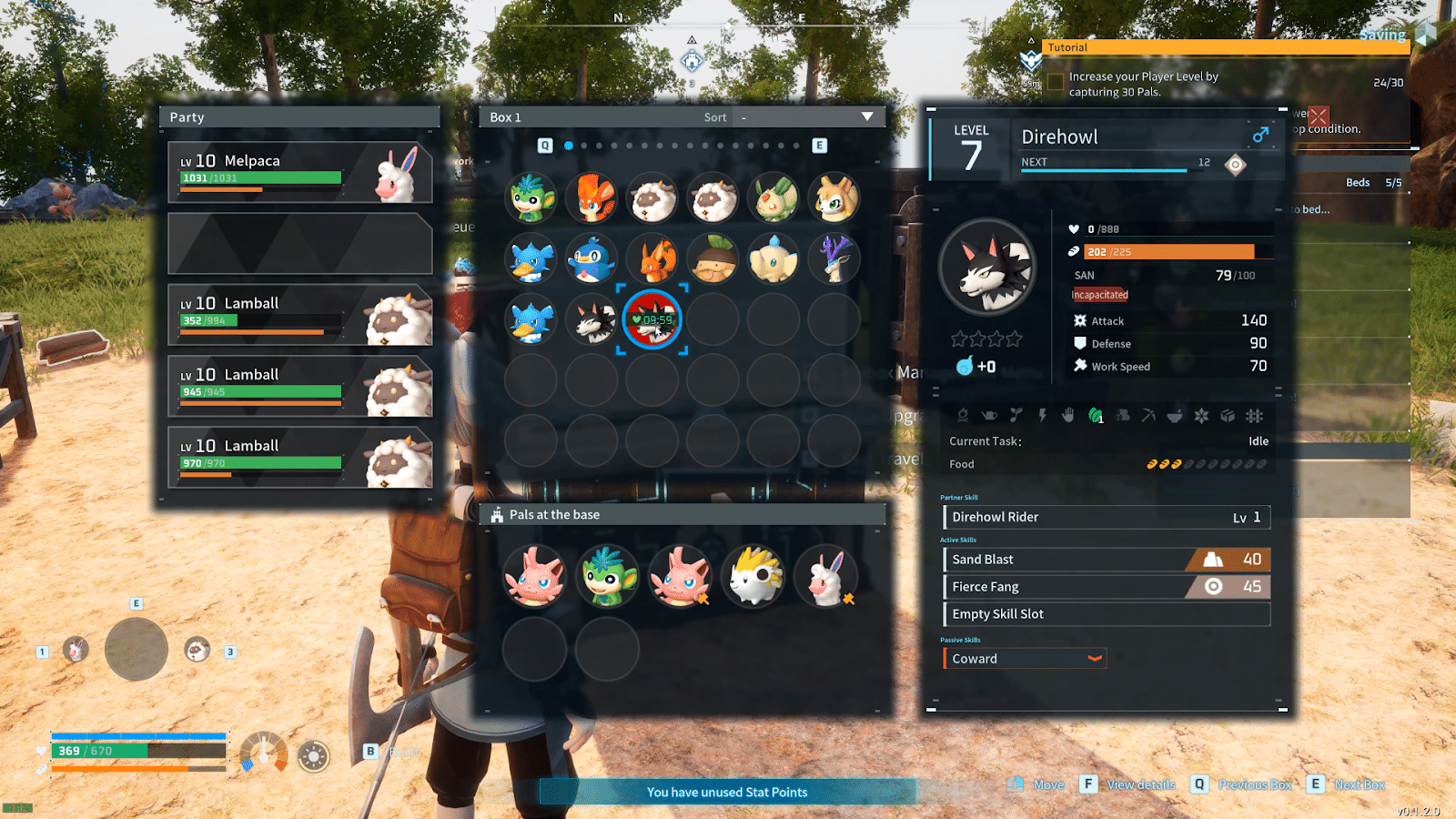The height and width of the screenshot is (819, 1456).
Task: Select the Transporting box icon
Action: coord(1228,416)
